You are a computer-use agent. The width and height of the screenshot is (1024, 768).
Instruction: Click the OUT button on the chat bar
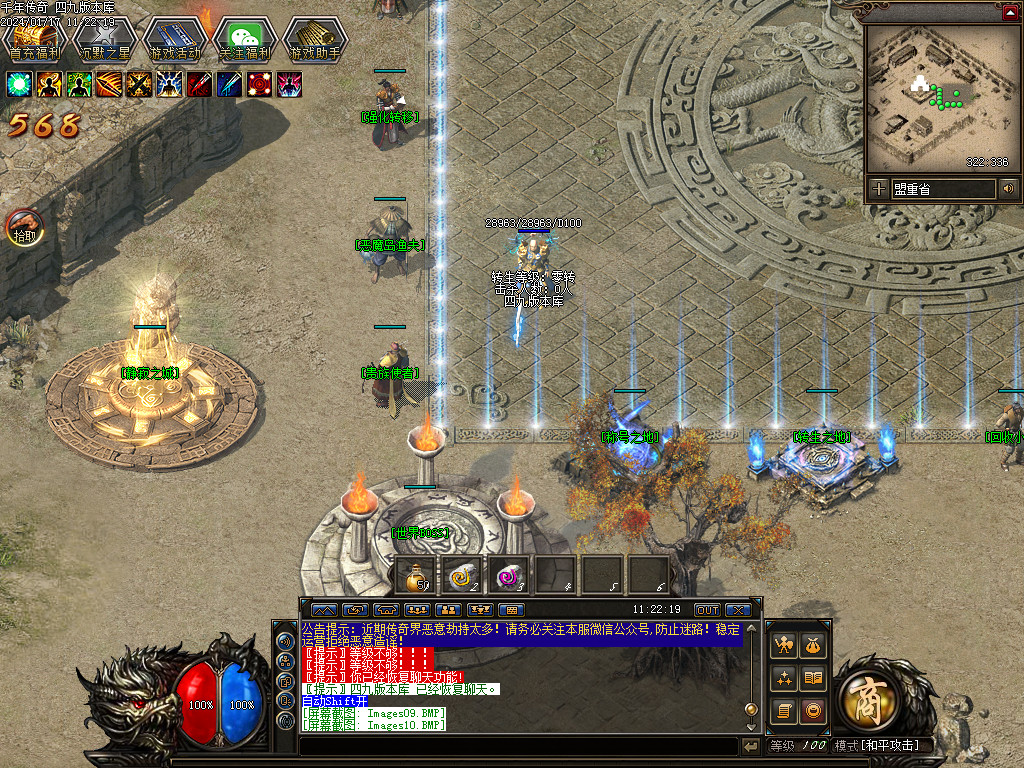coord(707,609)
